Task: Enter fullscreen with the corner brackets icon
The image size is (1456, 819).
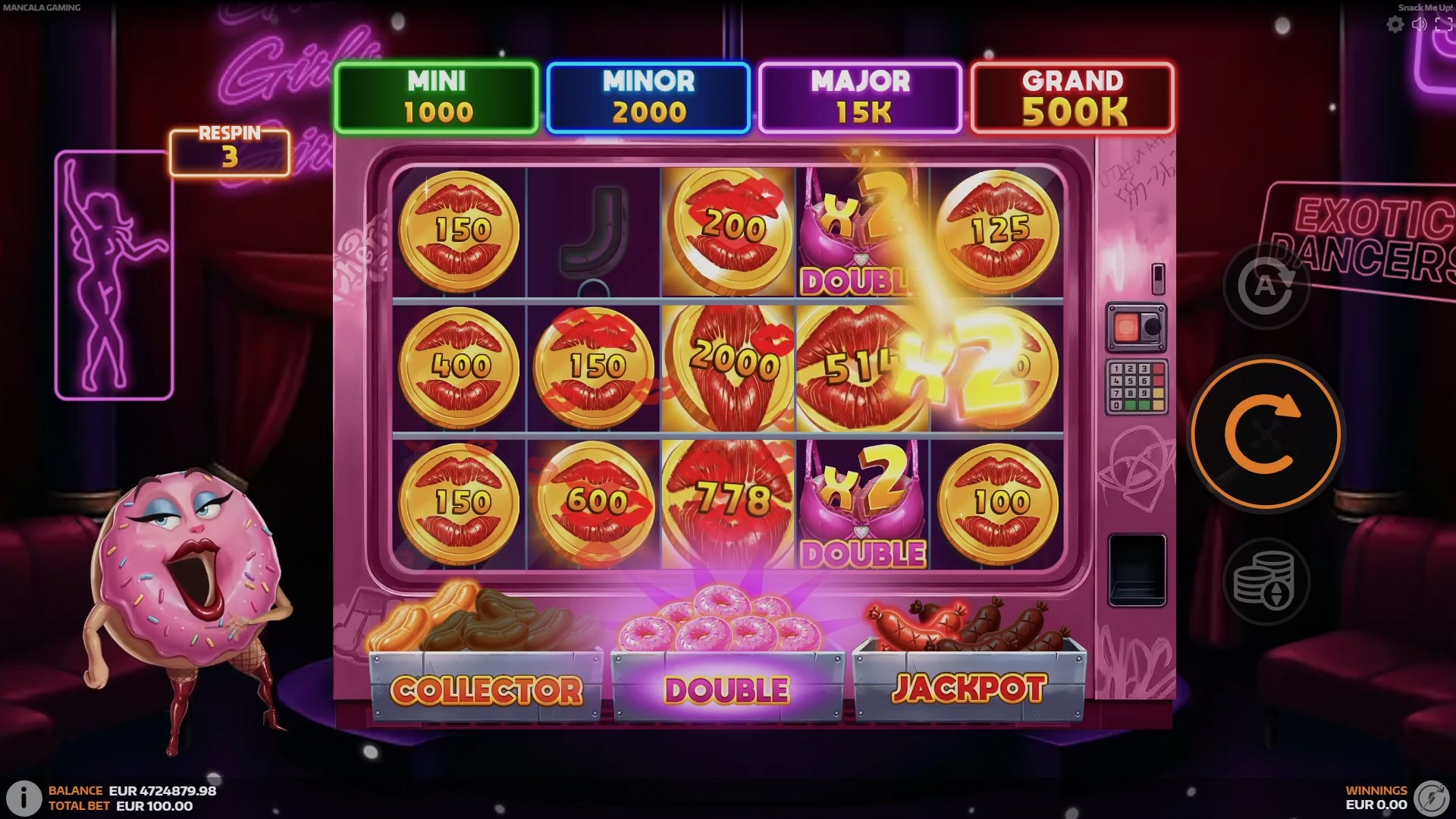Action: [x=1443, y=25]
